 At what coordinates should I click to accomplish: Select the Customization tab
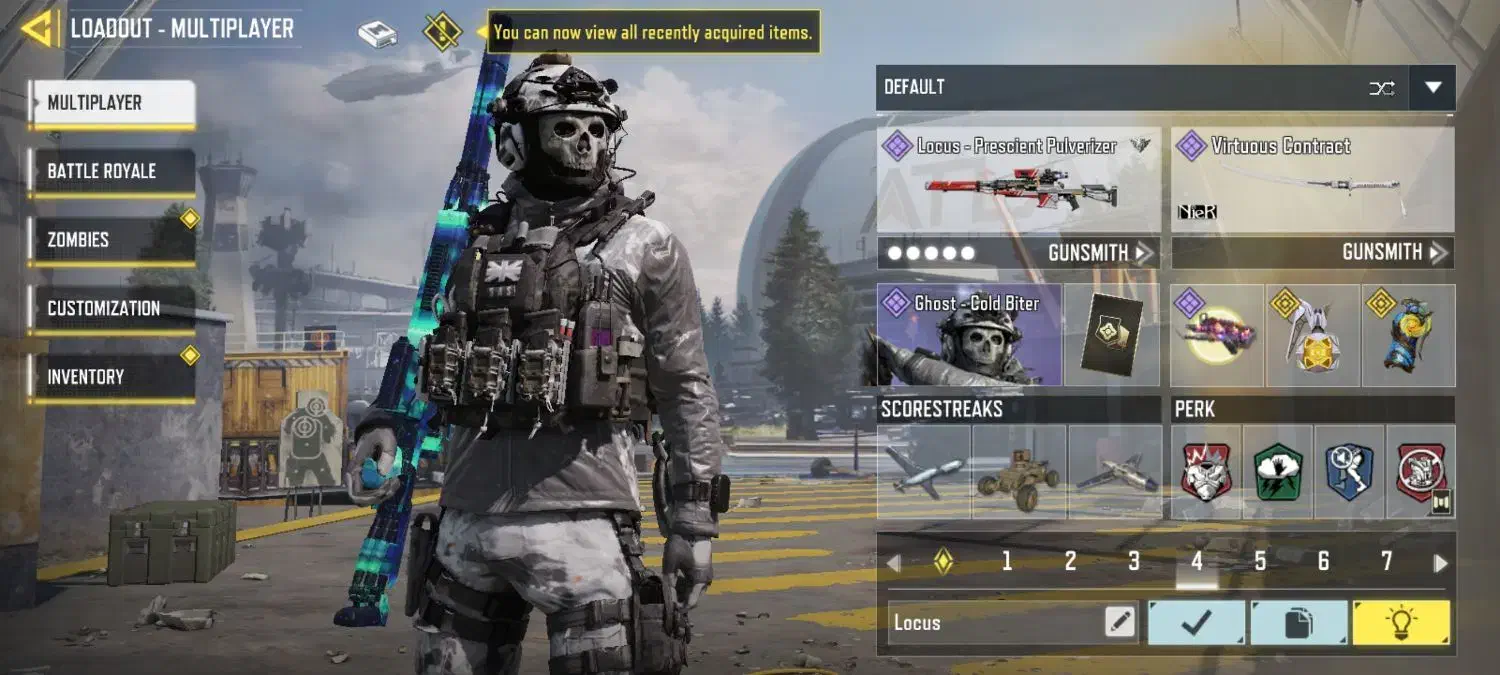pos(110,308)
